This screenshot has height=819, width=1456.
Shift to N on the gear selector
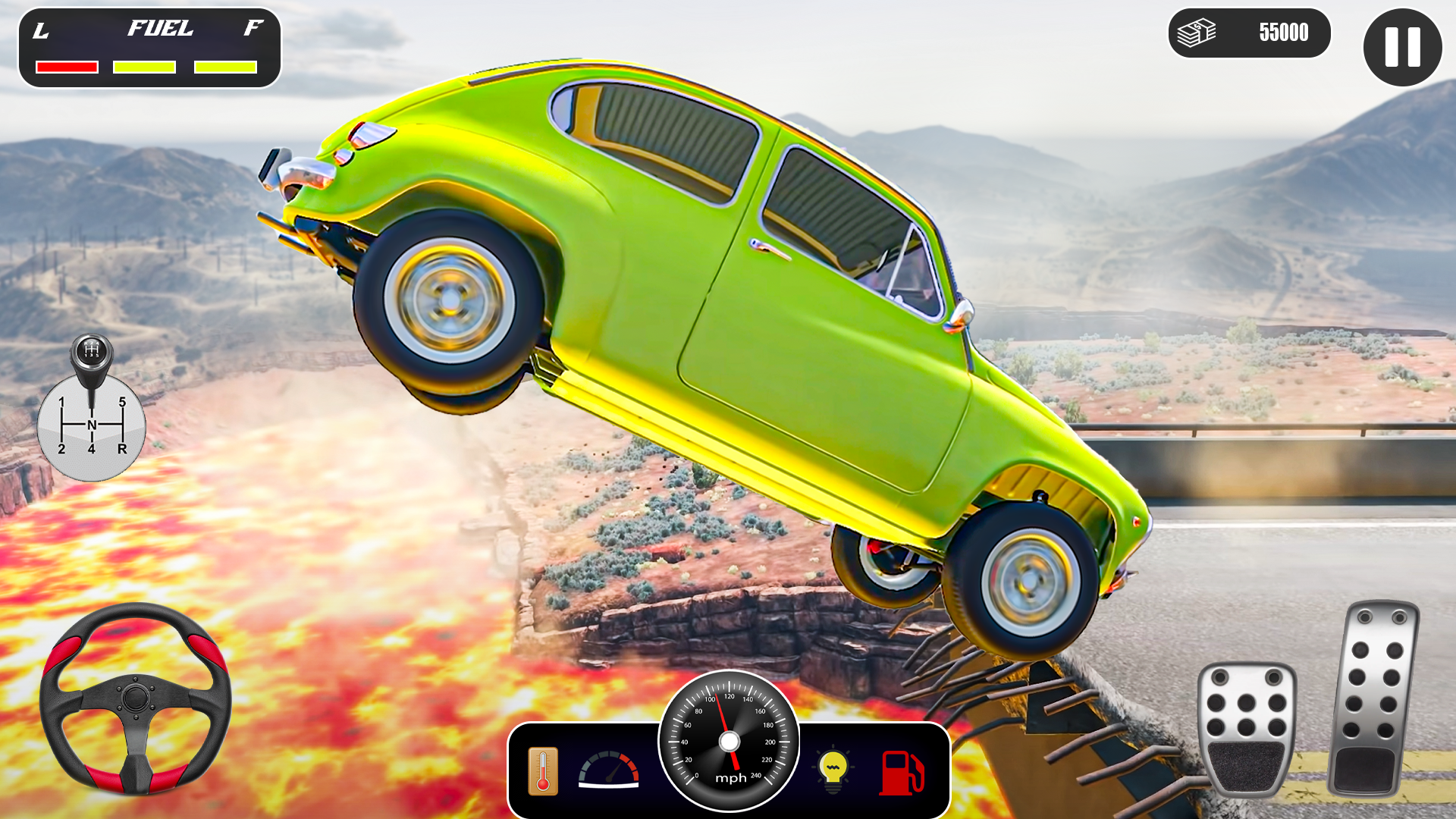pyautogui.click(x=92, y=424)
